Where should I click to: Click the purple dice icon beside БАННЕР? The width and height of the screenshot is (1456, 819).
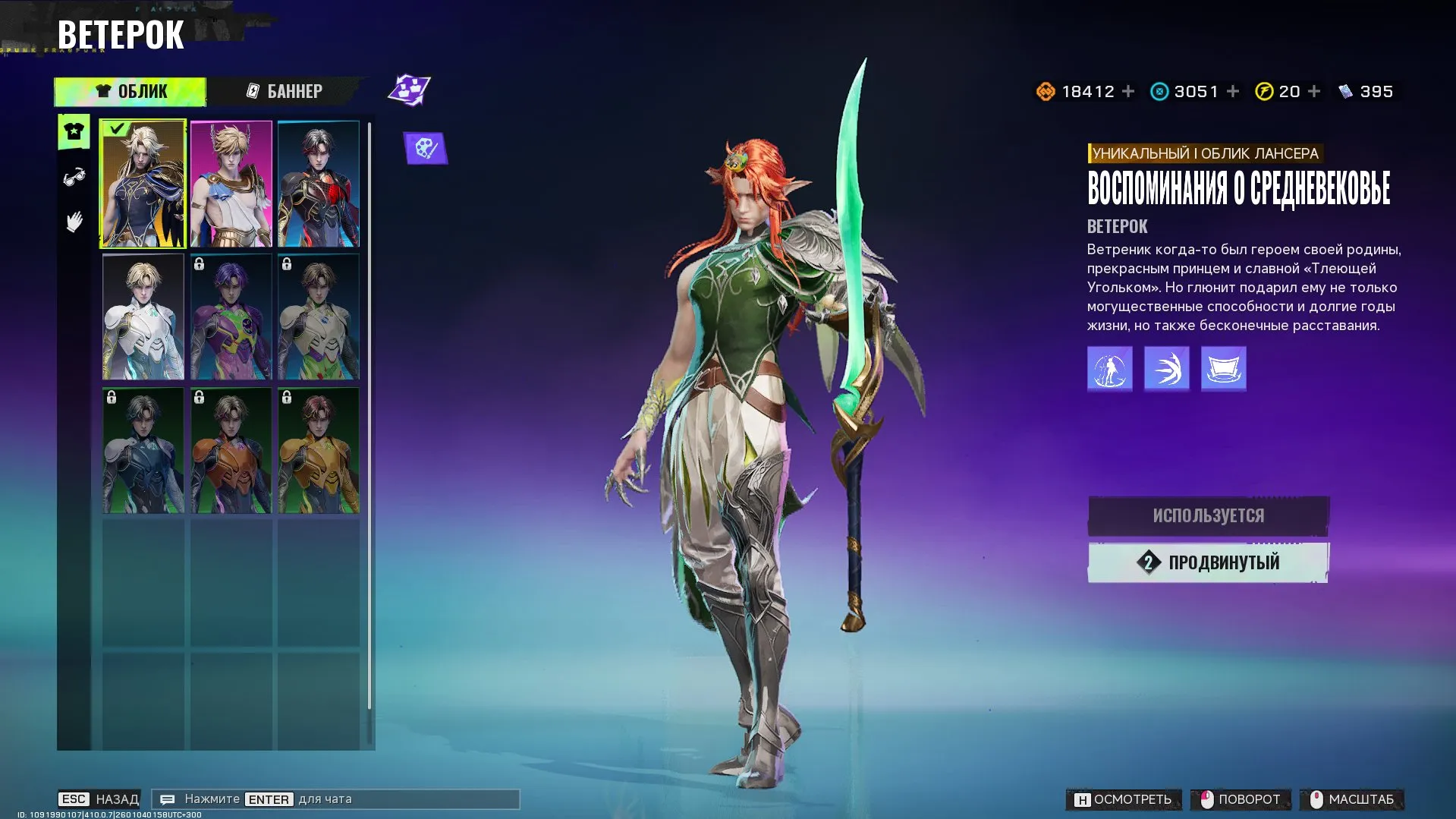pyautogui.click(x=409, y=90)
